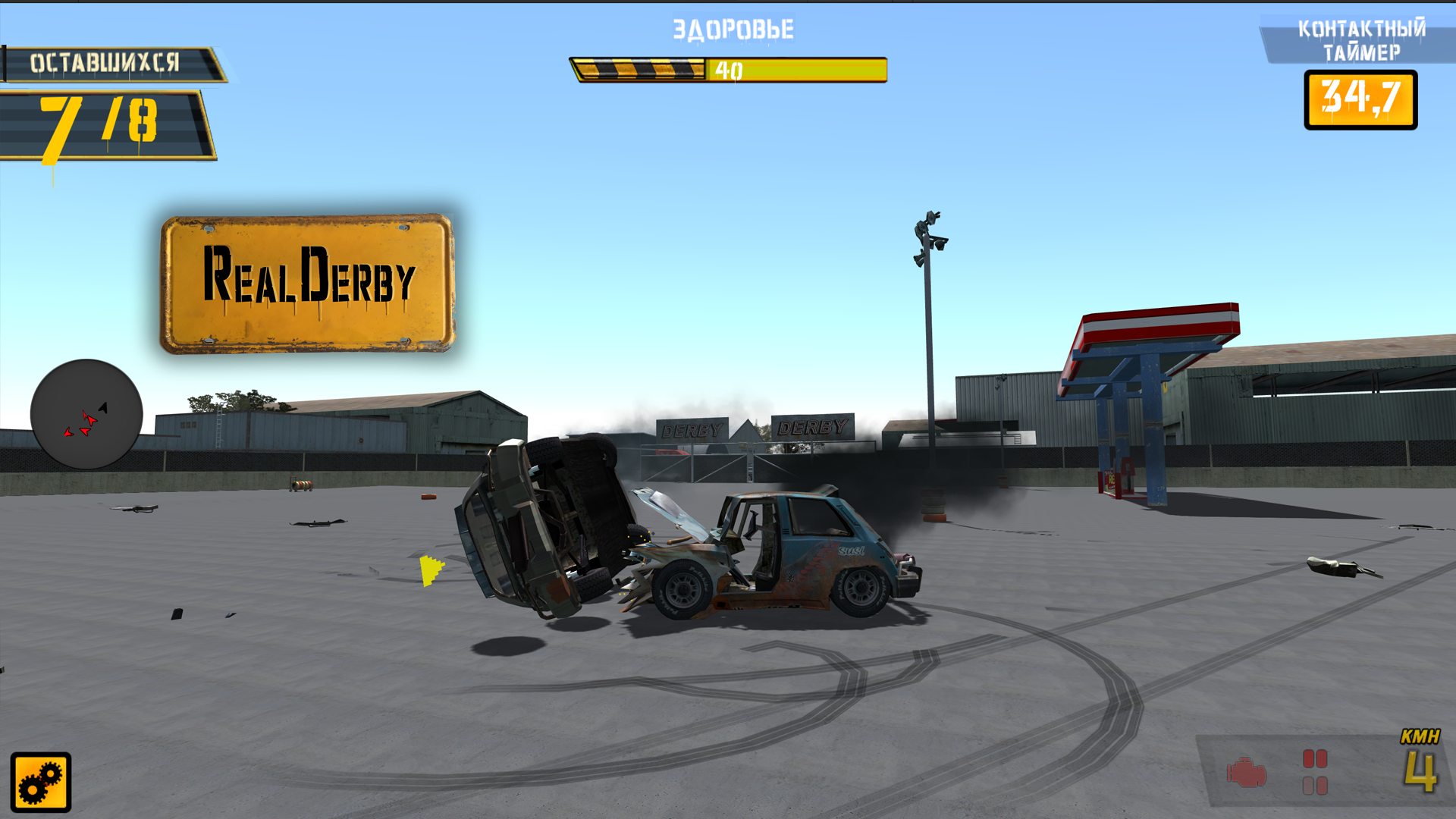This screenshot has width=1456, height=819.
Task: Select the RealDerby license plate logo
Action: coord(307,284)
